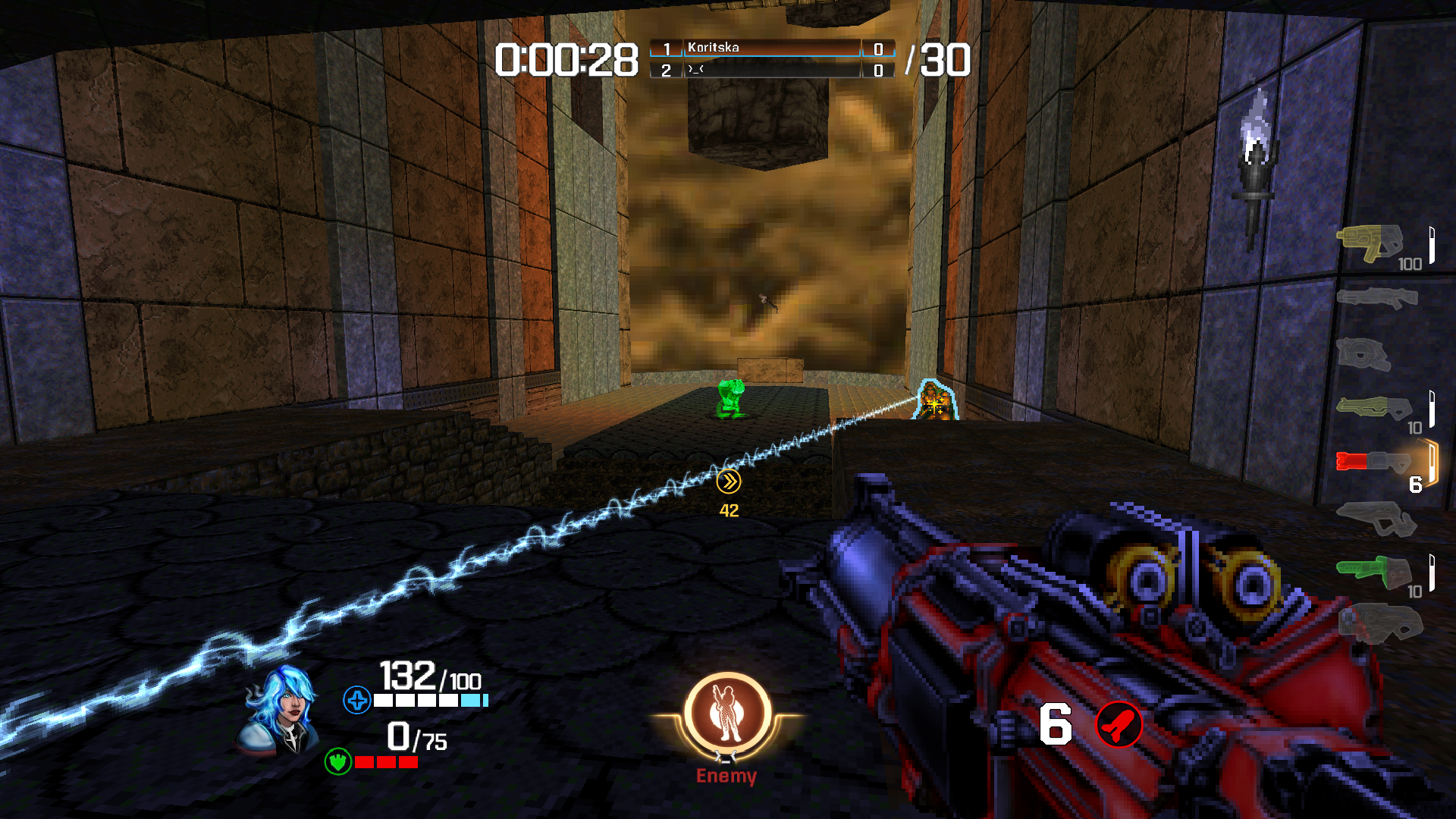
Task: Click the yellow chevron waypoint marker
Action: tap(729, 482)
